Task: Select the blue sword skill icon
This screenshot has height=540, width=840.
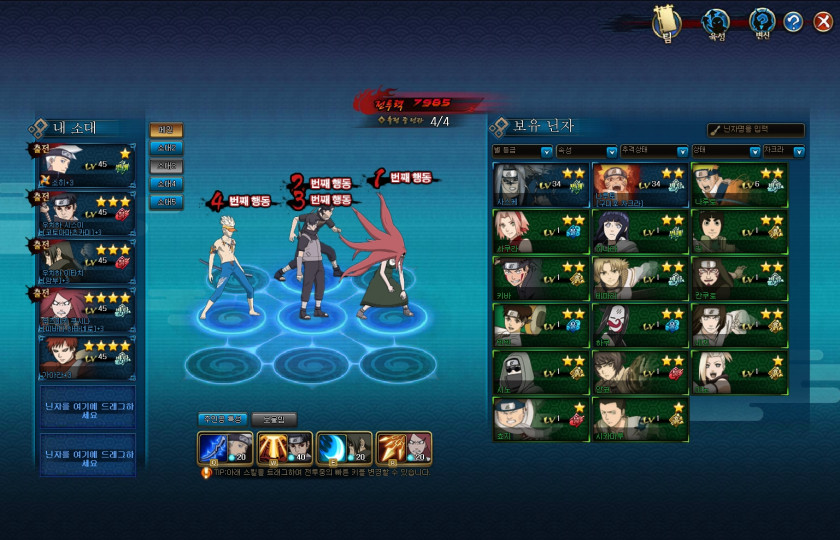Action: [215, 448]
